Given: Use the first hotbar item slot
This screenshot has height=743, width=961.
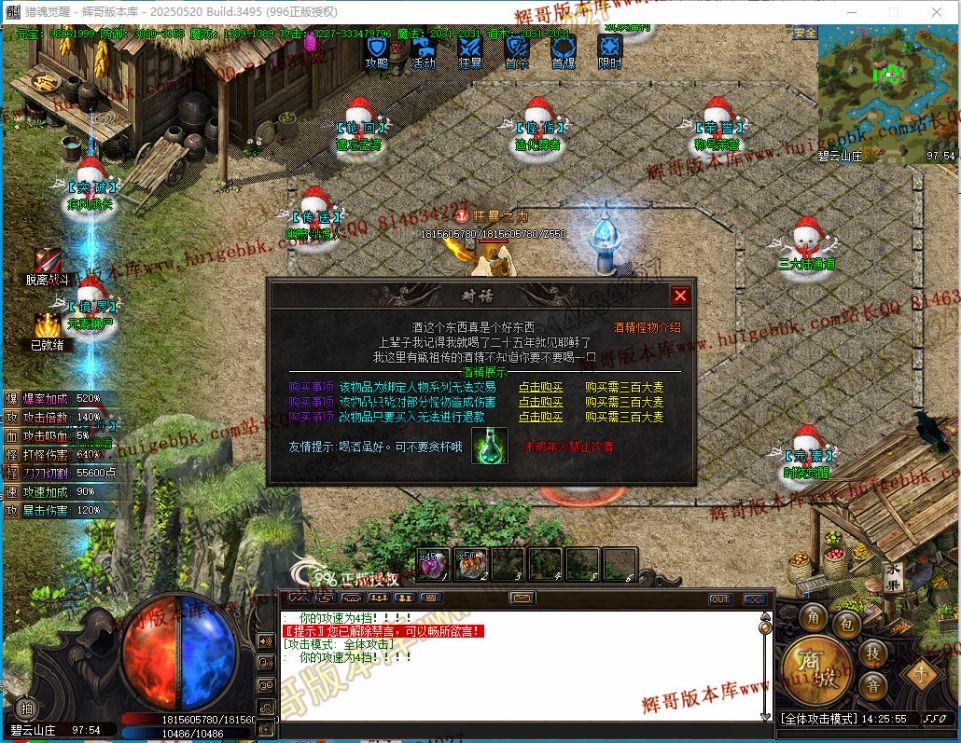Looking at the screenshot, I should 433,564.
